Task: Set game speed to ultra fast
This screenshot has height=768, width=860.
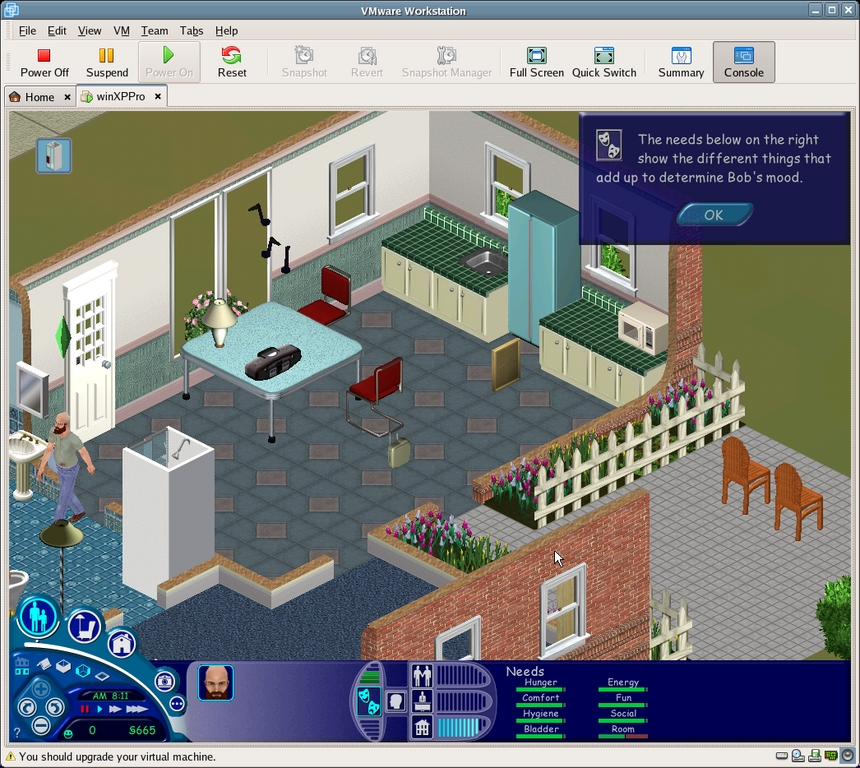Action: coord(137,709)
